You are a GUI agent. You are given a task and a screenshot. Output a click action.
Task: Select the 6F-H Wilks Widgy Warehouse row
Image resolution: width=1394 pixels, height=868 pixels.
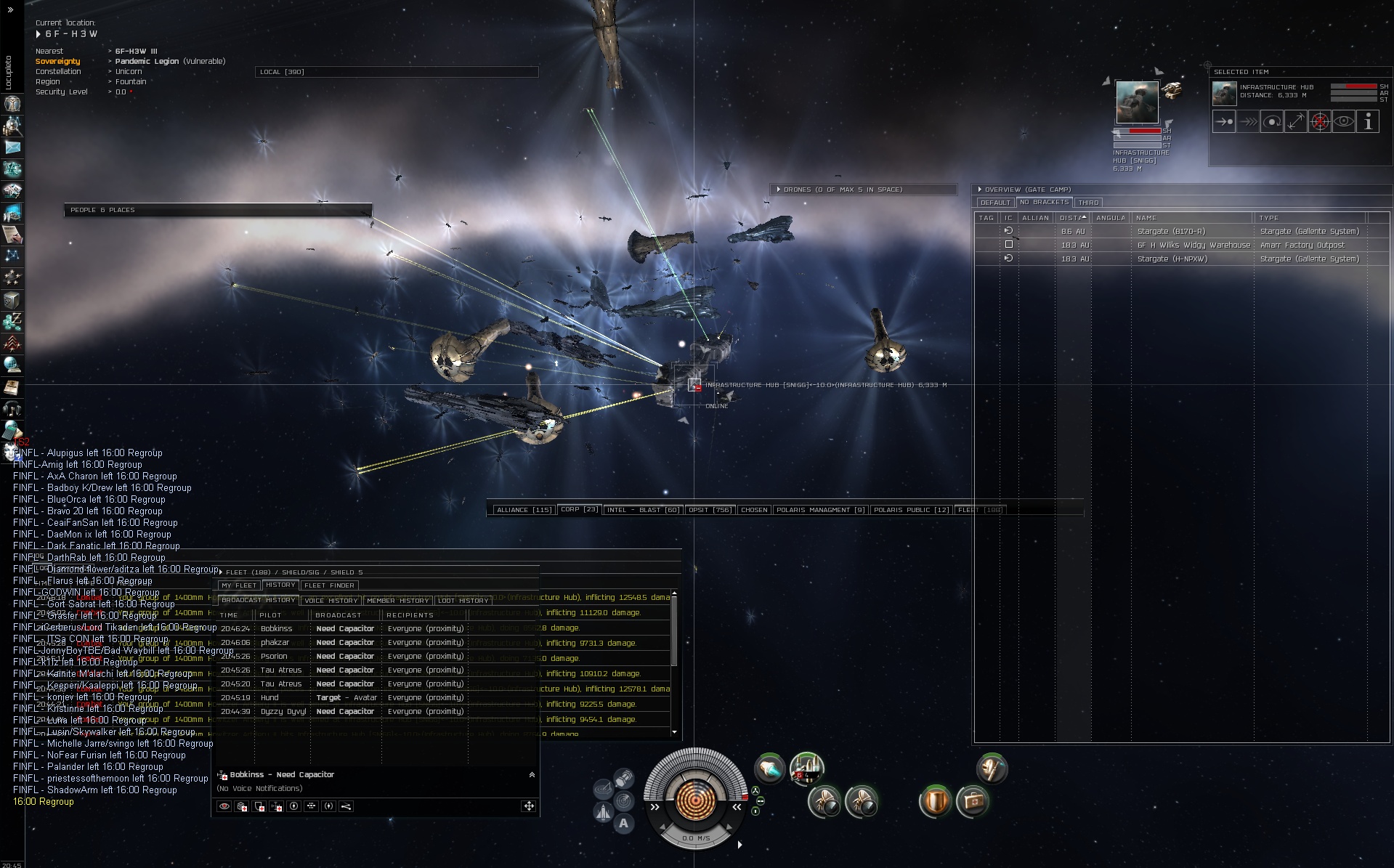coord(1193,245)
